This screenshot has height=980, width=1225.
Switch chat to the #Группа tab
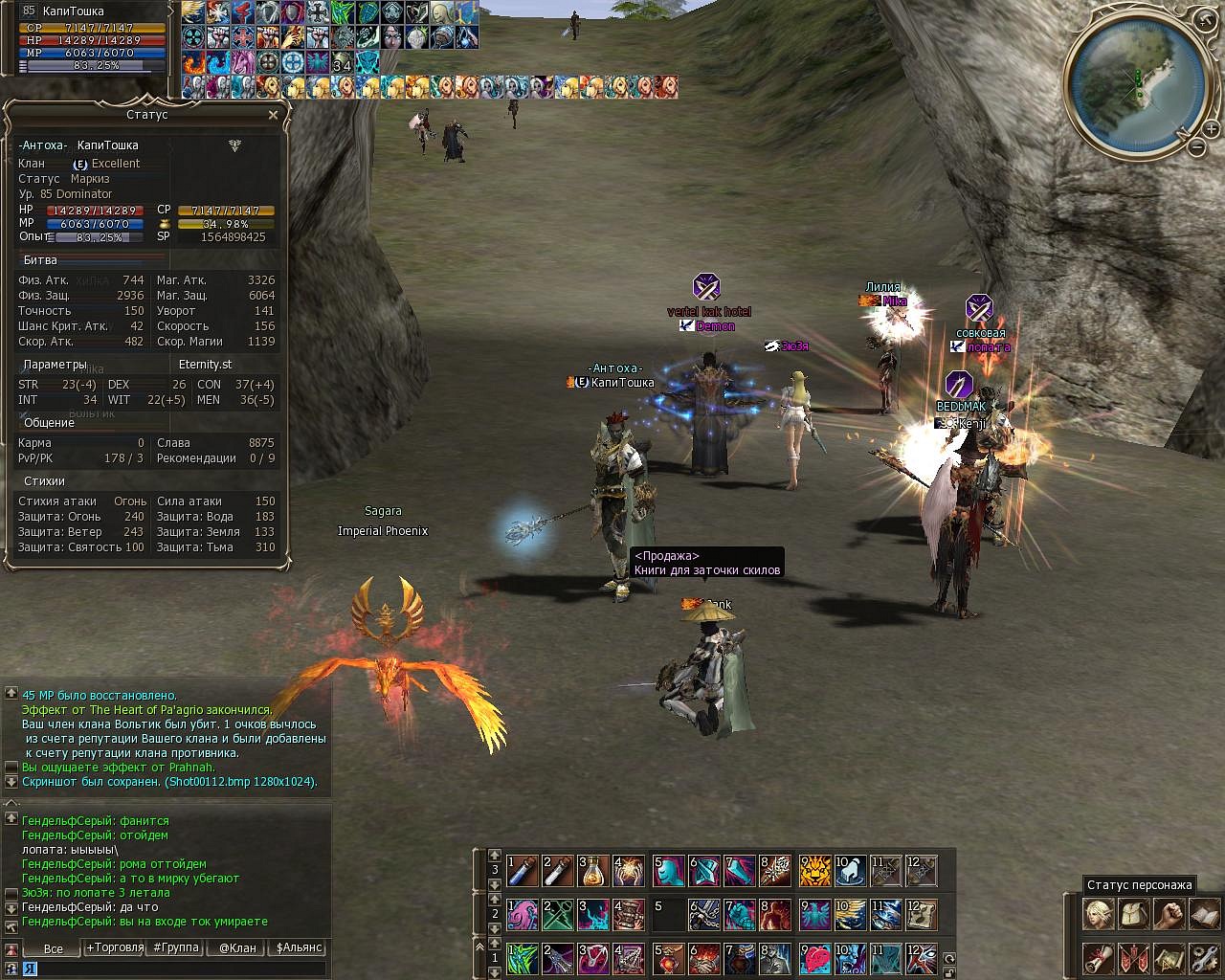coord(175,947)
